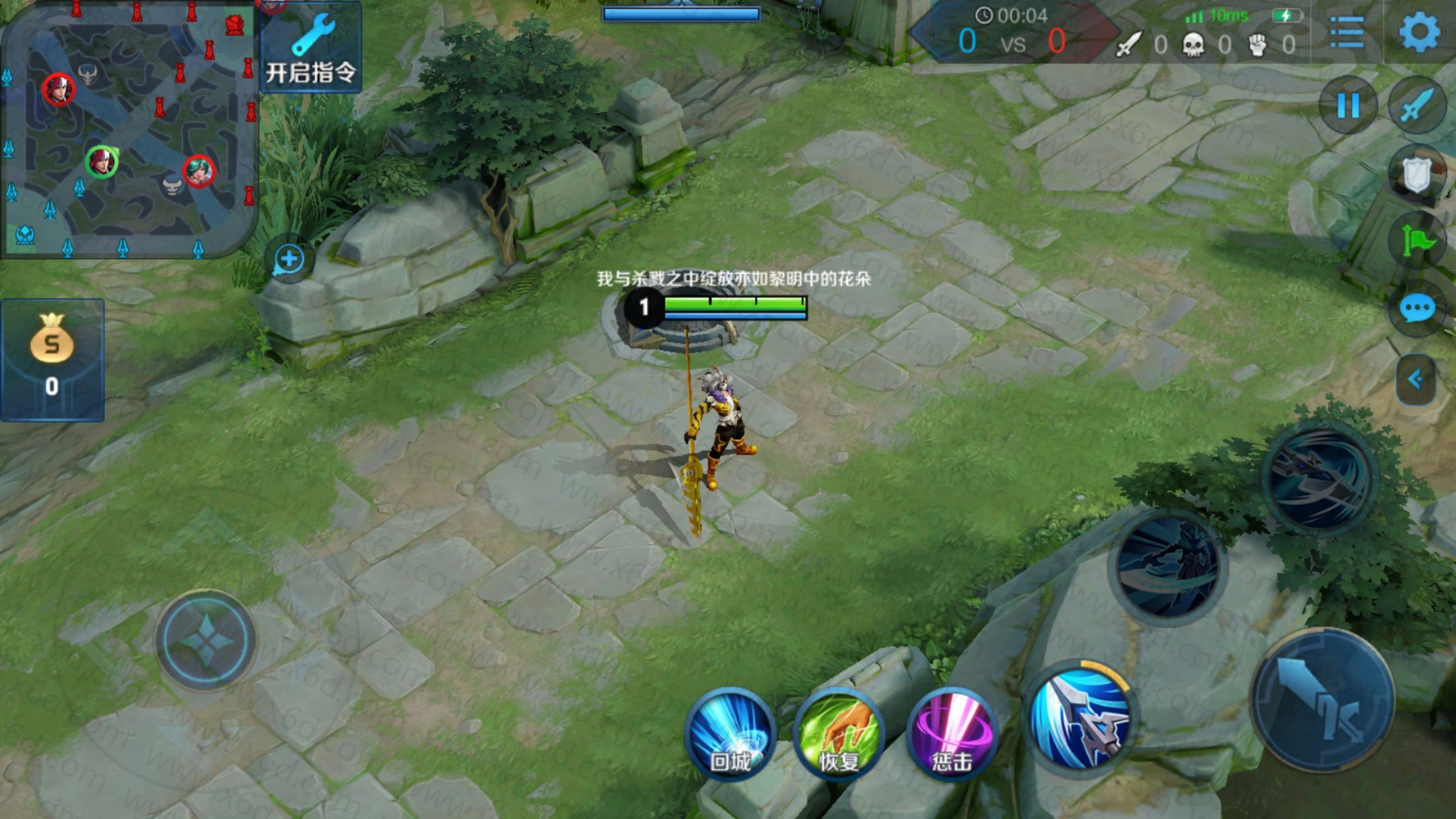This screenshot has width=1456, height=819.
Task: Send the shield defend signal
Action: coord(1416,174)
